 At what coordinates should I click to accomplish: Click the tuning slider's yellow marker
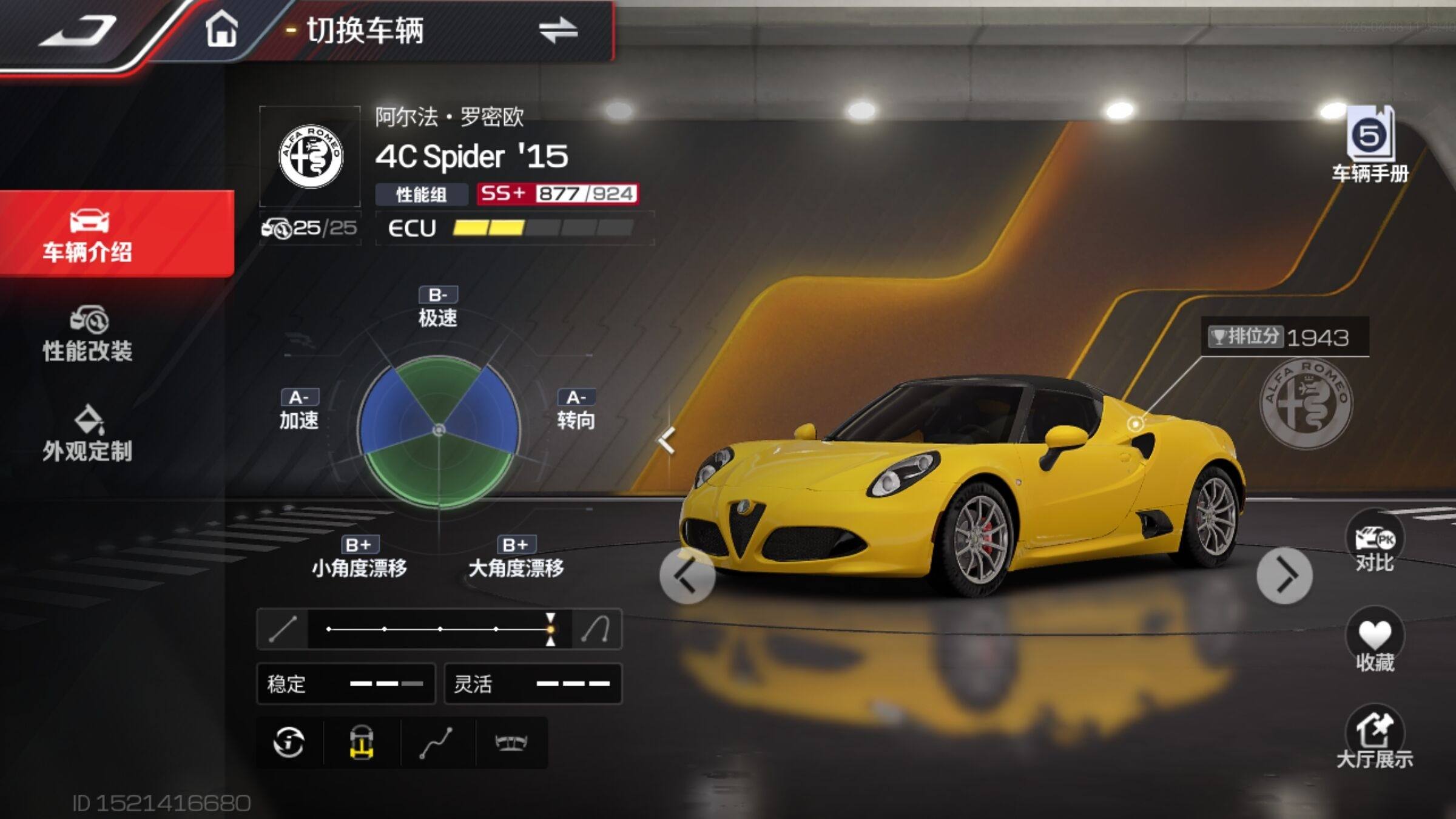(x=550, y=629)
